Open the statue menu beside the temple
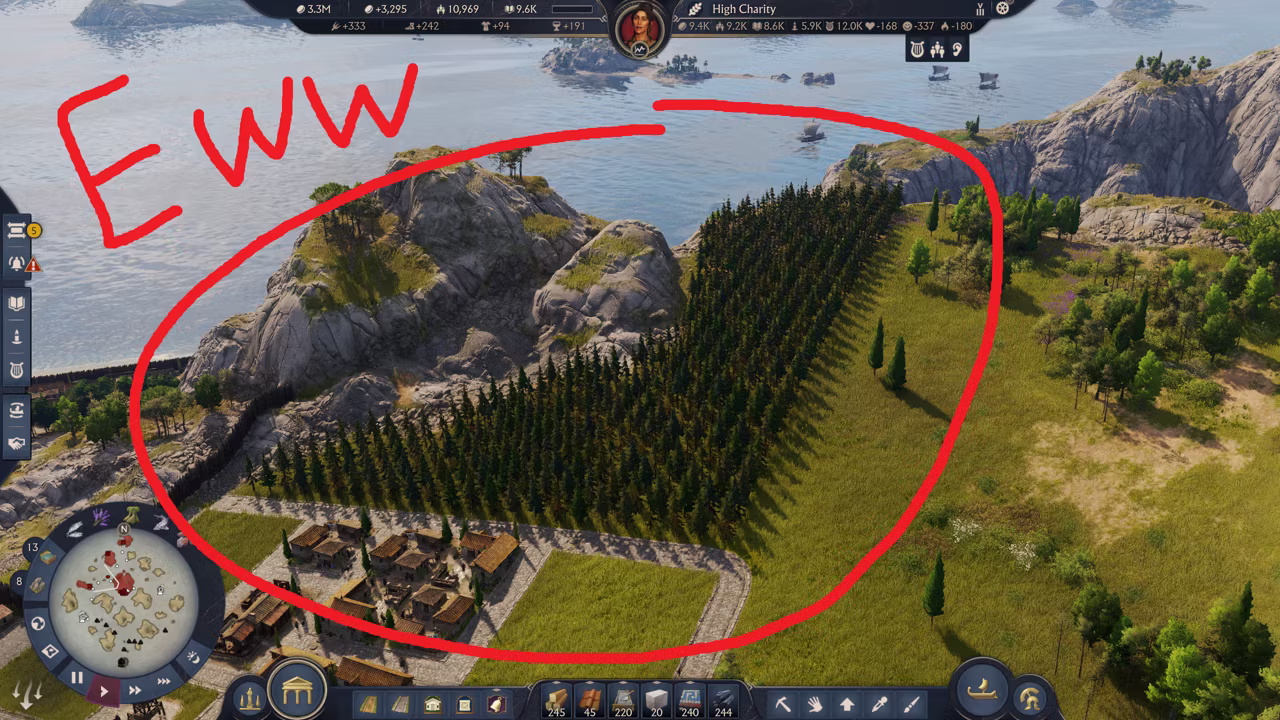Image resolution: width=1280 pixels, height=720 pixels. [250, 697]
